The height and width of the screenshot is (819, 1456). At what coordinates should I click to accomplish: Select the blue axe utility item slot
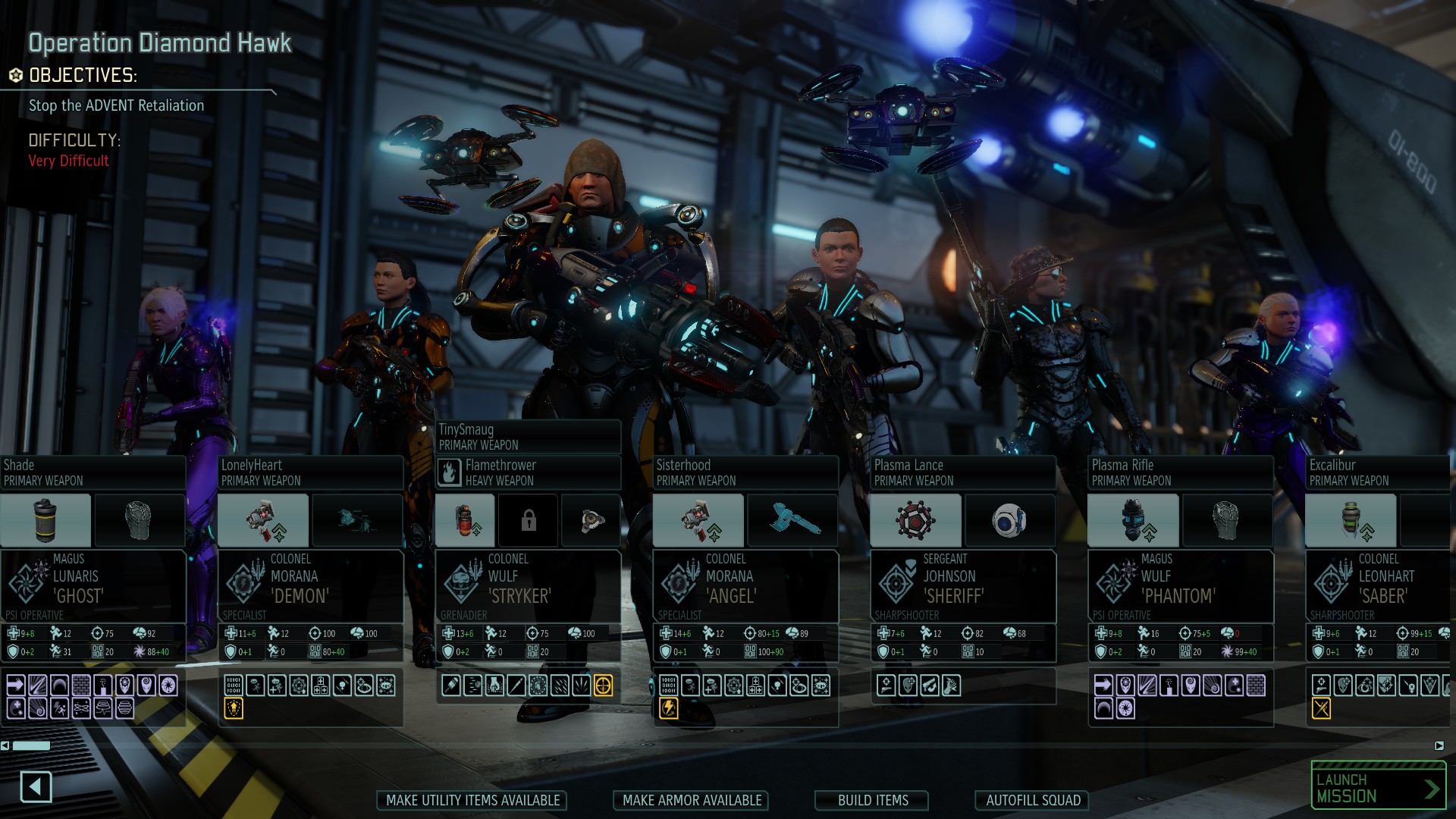tap(792, 520)
